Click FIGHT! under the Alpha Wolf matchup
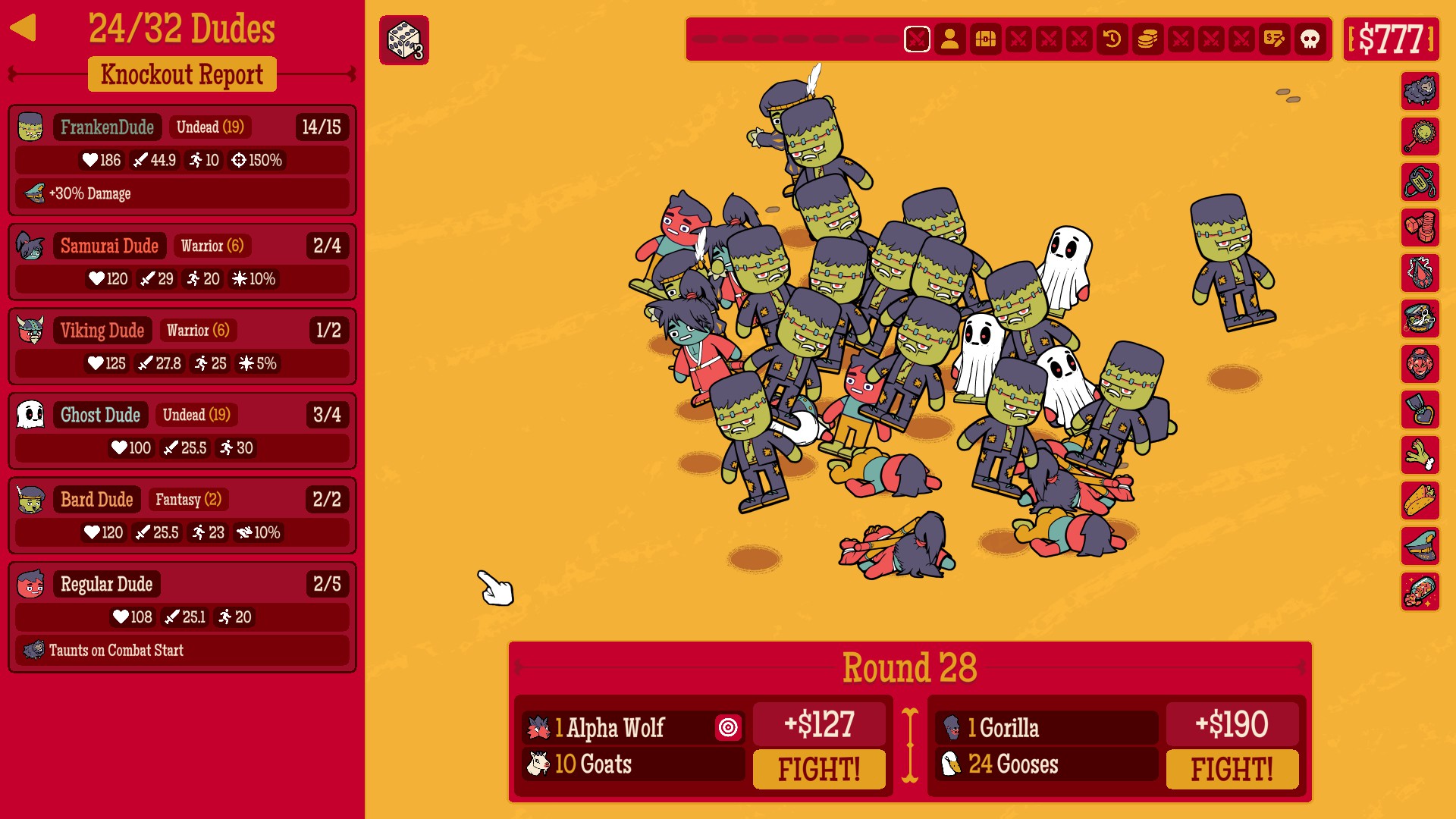This screenshot has height=819, width=1456. tap(820, 768)
